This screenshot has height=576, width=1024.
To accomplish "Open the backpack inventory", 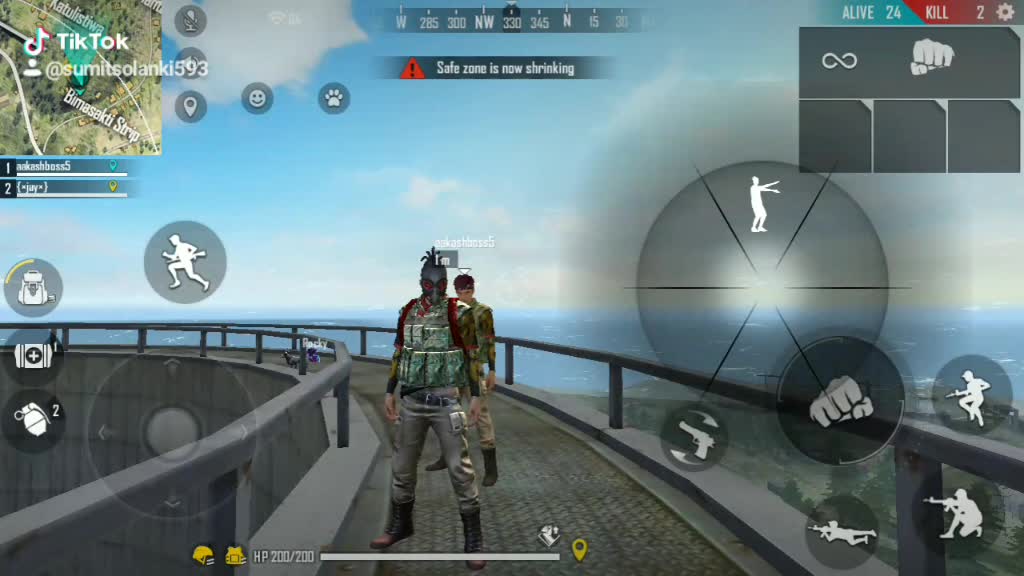I will [33, 288].
